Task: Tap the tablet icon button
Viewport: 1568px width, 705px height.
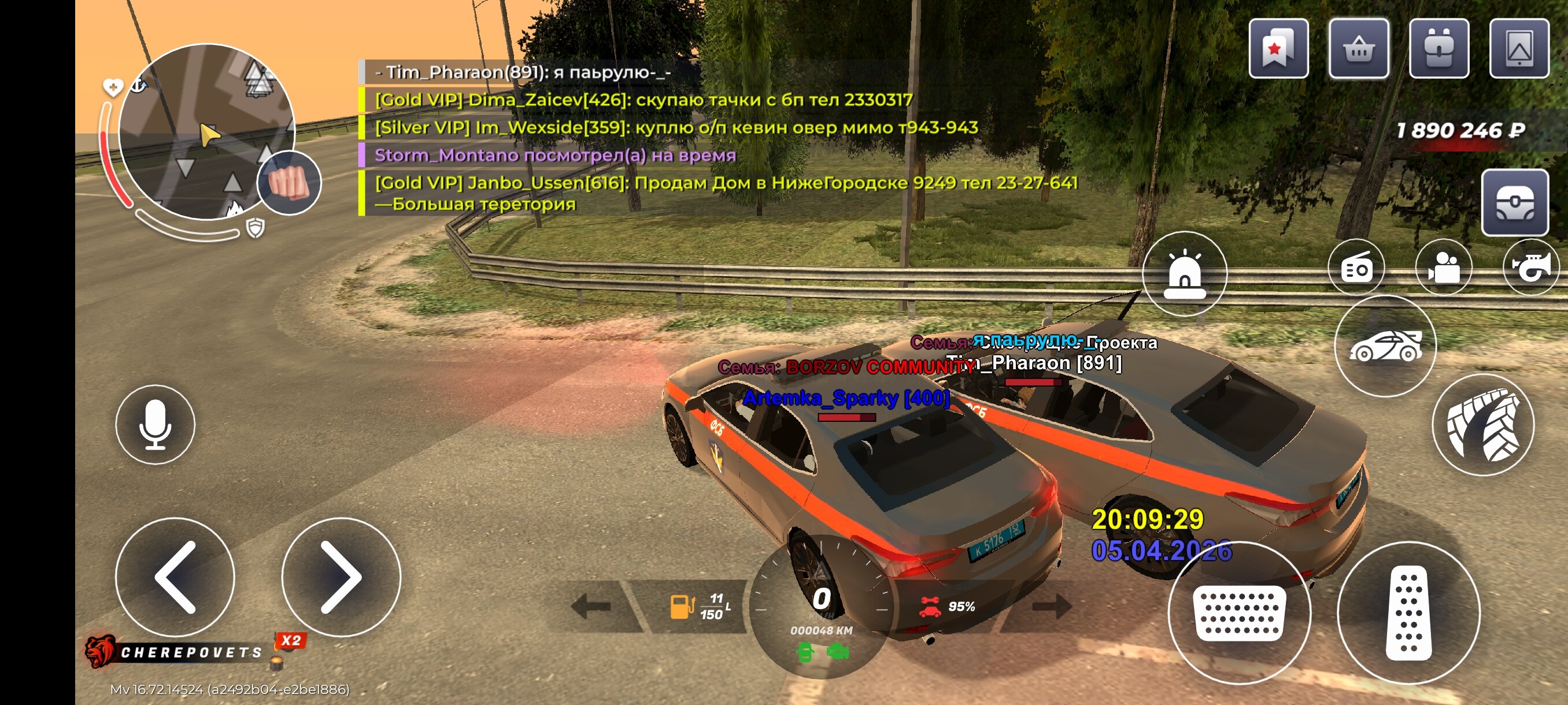Action: 1519,49
